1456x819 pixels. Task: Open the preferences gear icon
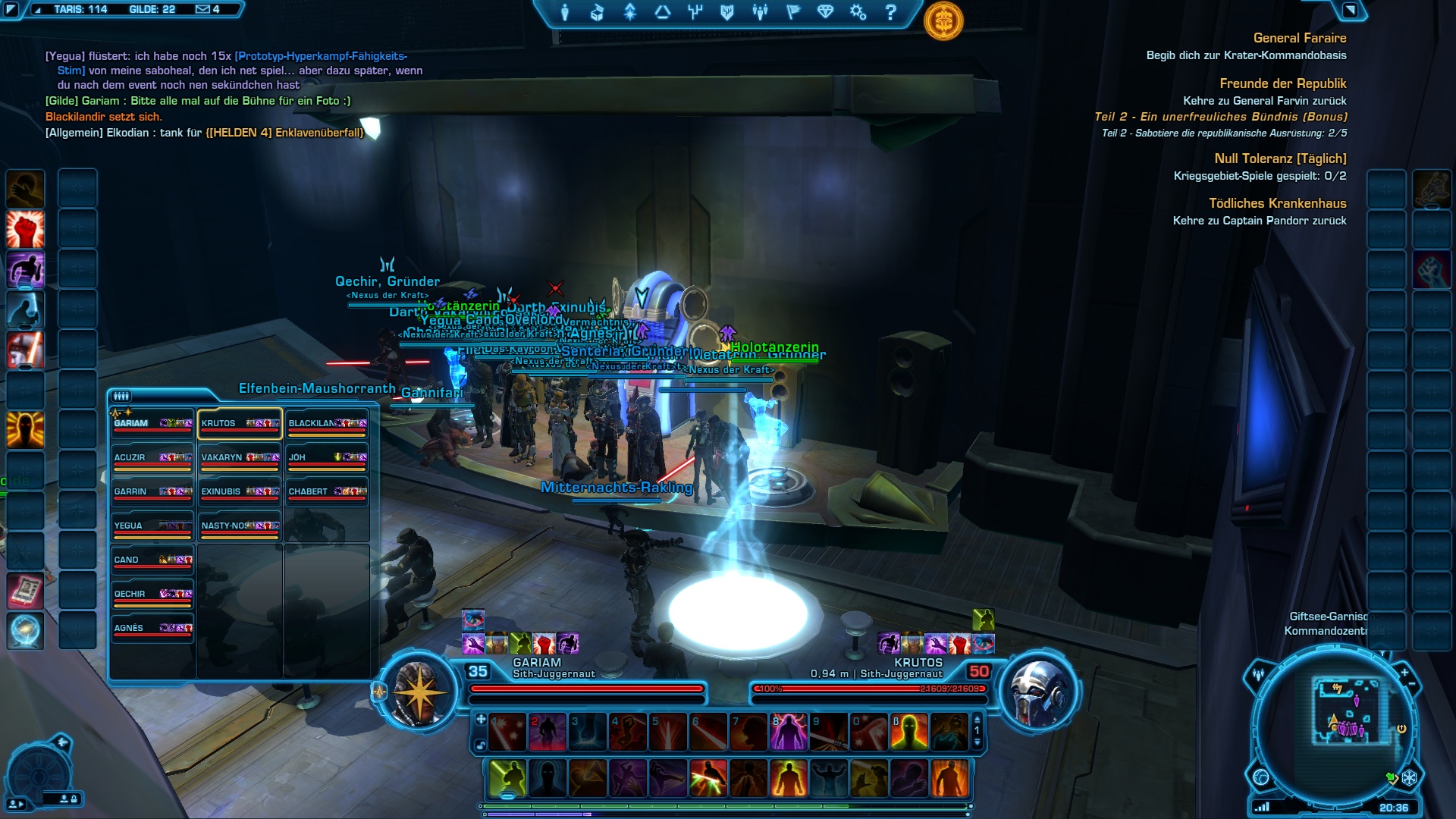[858, 12]
